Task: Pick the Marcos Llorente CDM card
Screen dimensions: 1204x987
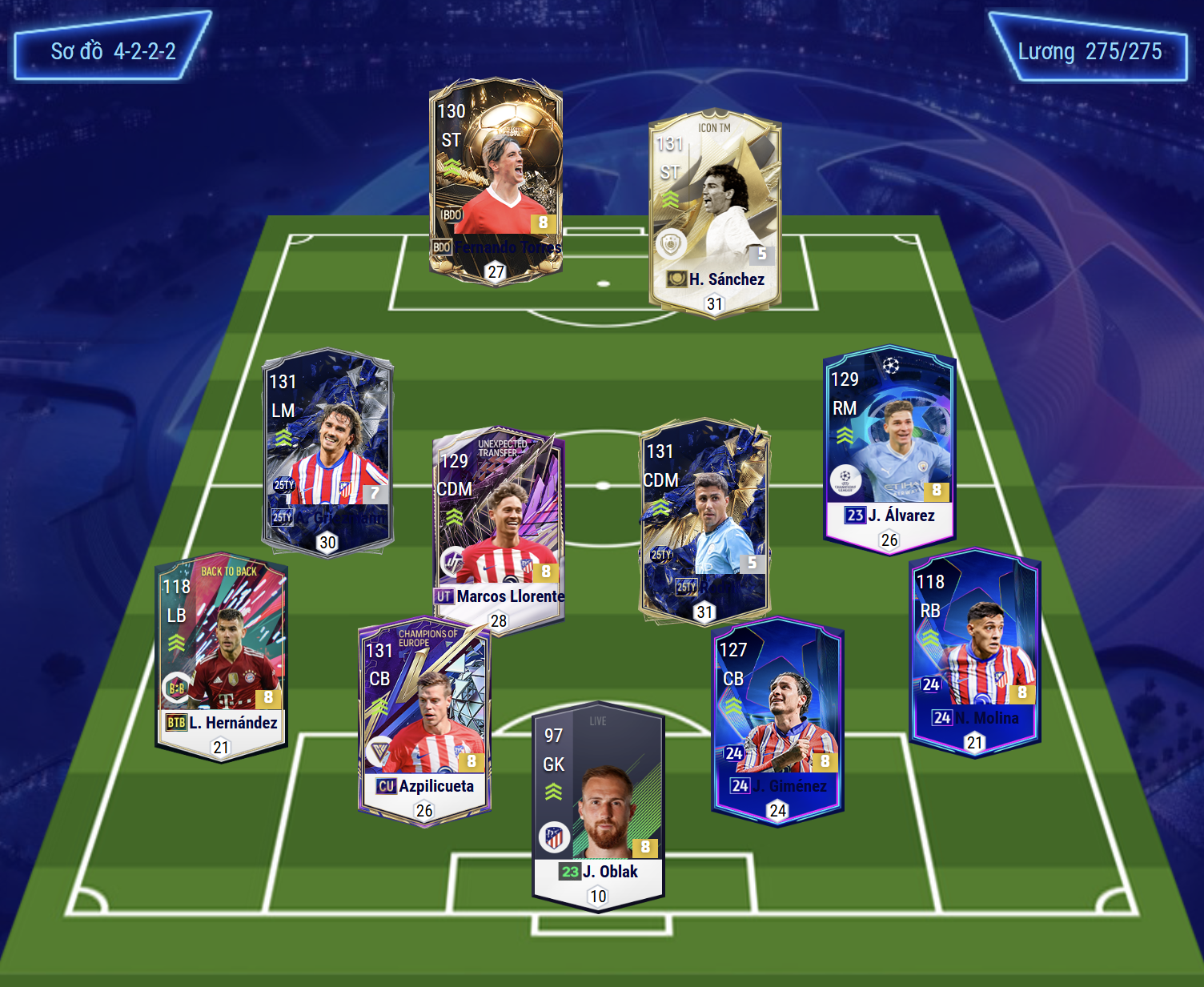Action: point(499,528)
